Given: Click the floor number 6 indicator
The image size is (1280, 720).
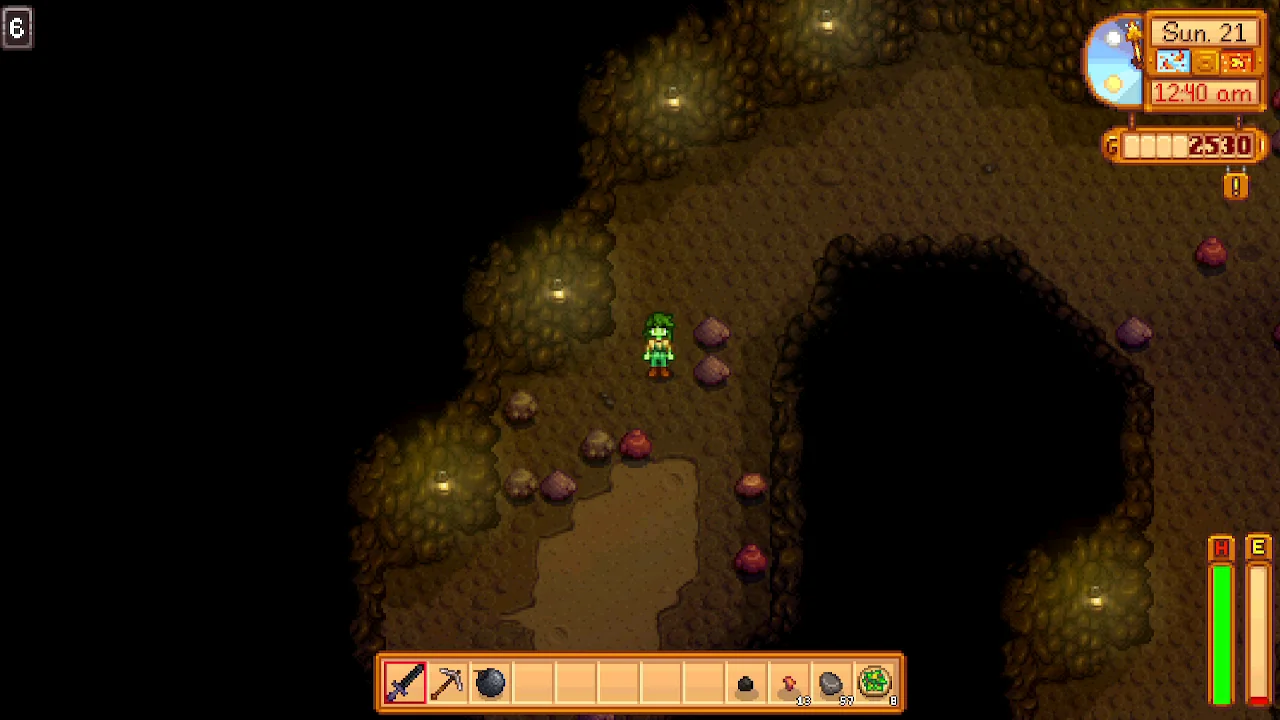Looking at the screenshot, I should coord(16,27).
